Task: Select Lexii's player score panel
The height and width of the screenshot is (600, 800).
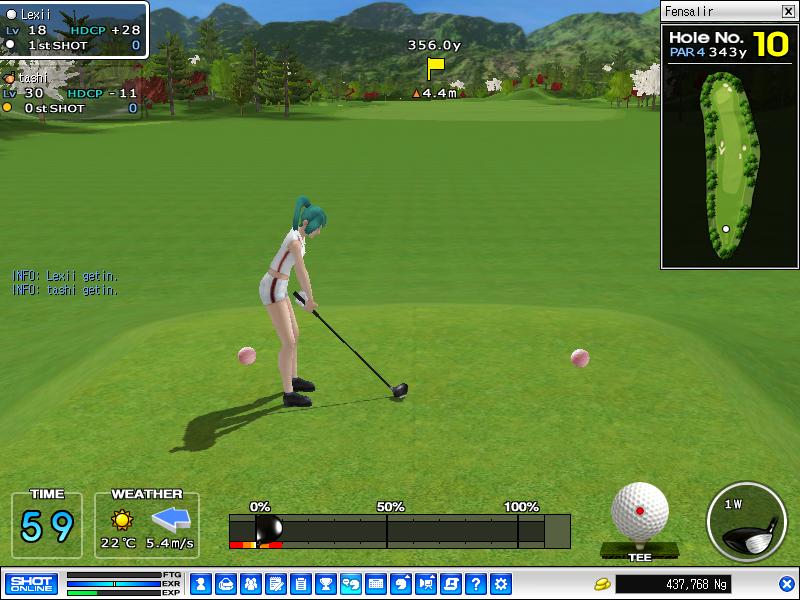Action: [x=74, y=30]
